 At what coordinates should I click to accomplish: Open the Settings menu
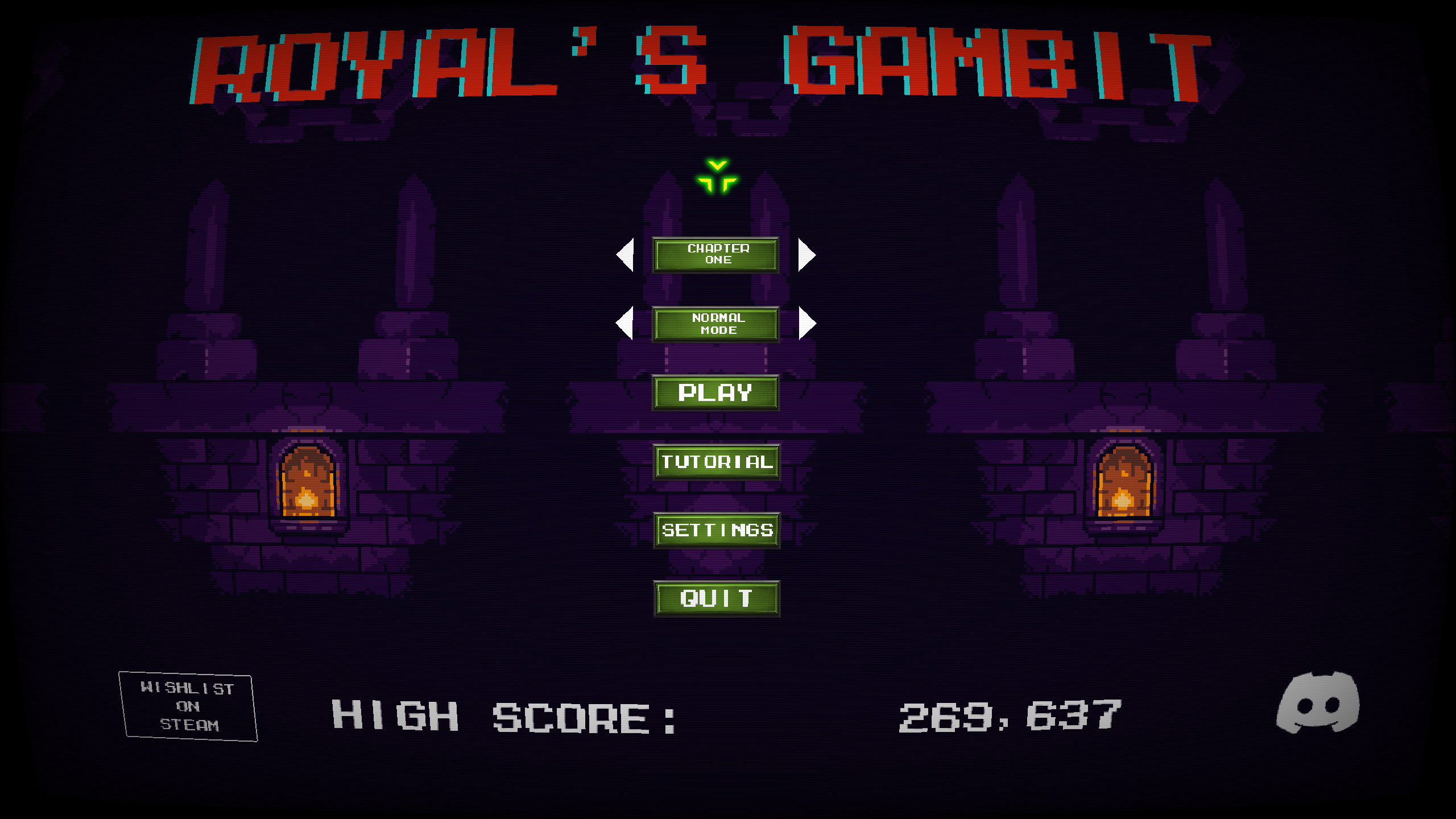pyautogui.click(x=716, y=530)
